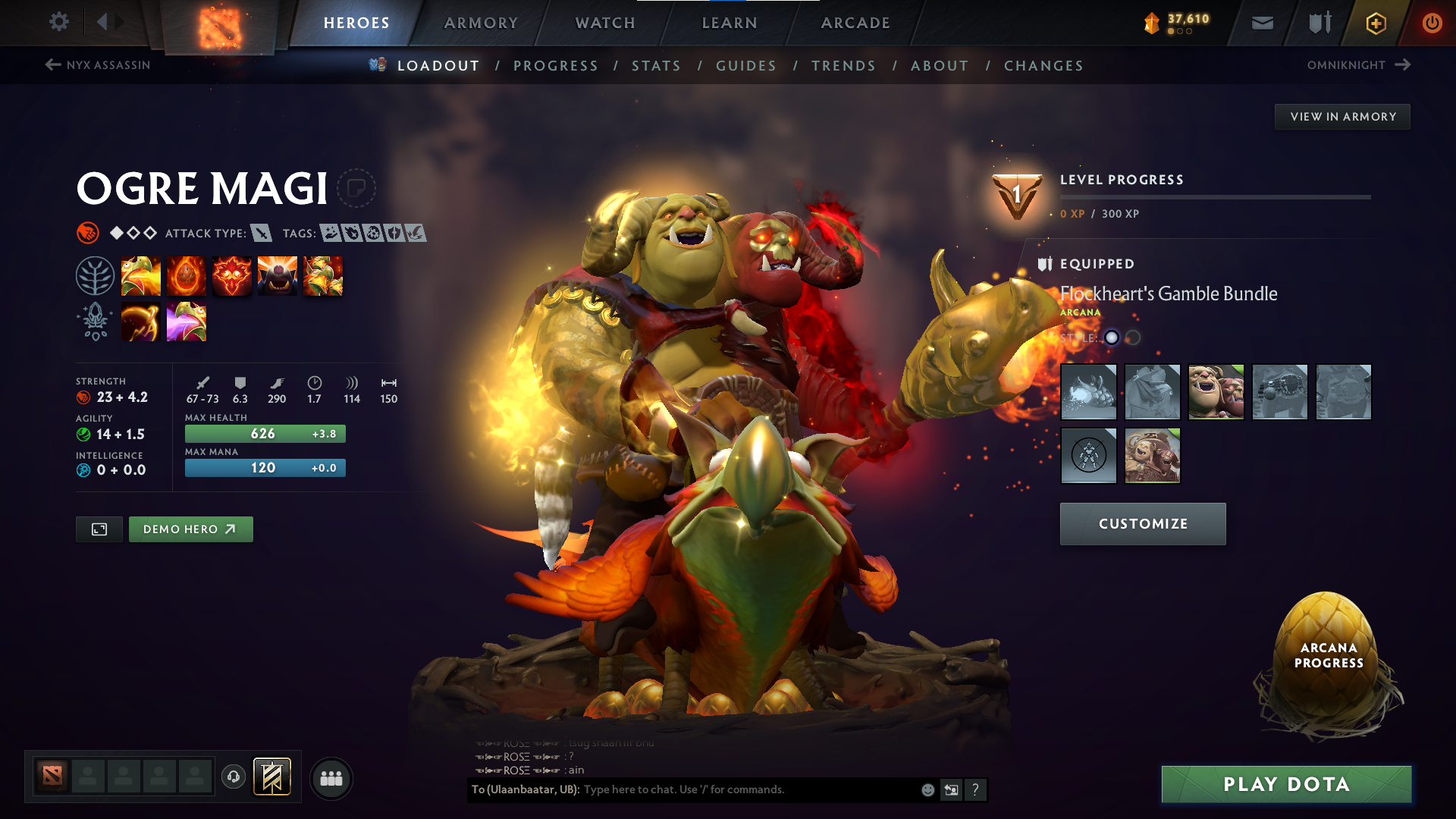
Task: Select the talent tree icon
Action: point(95,275)
